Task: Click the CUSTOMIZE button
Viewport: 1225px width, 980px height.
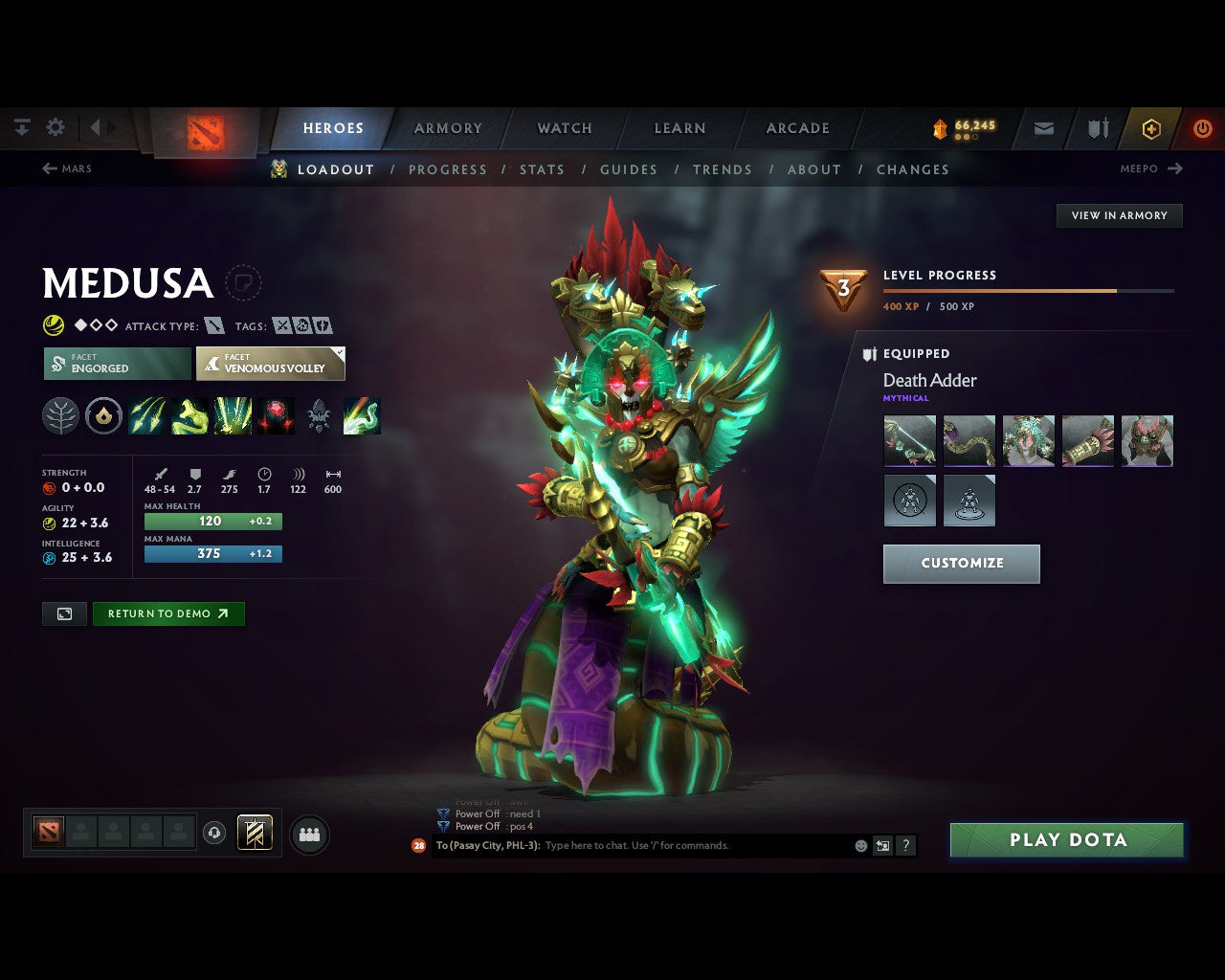Action: (961, 564)
